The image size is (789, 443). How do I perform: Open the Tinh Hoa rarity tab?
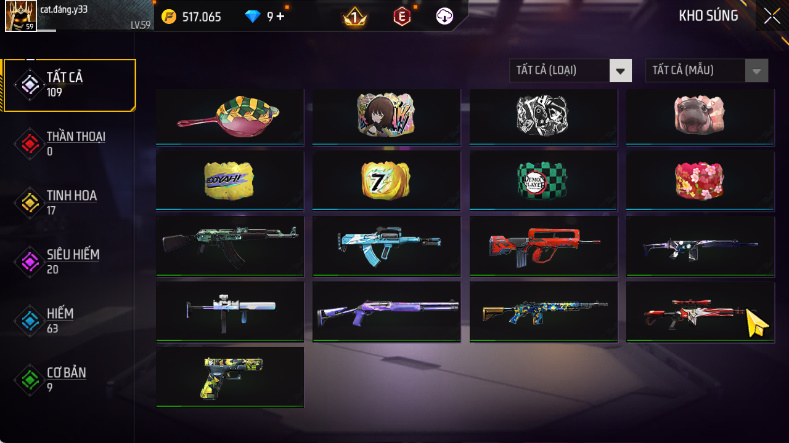click(x=70, y=202)
